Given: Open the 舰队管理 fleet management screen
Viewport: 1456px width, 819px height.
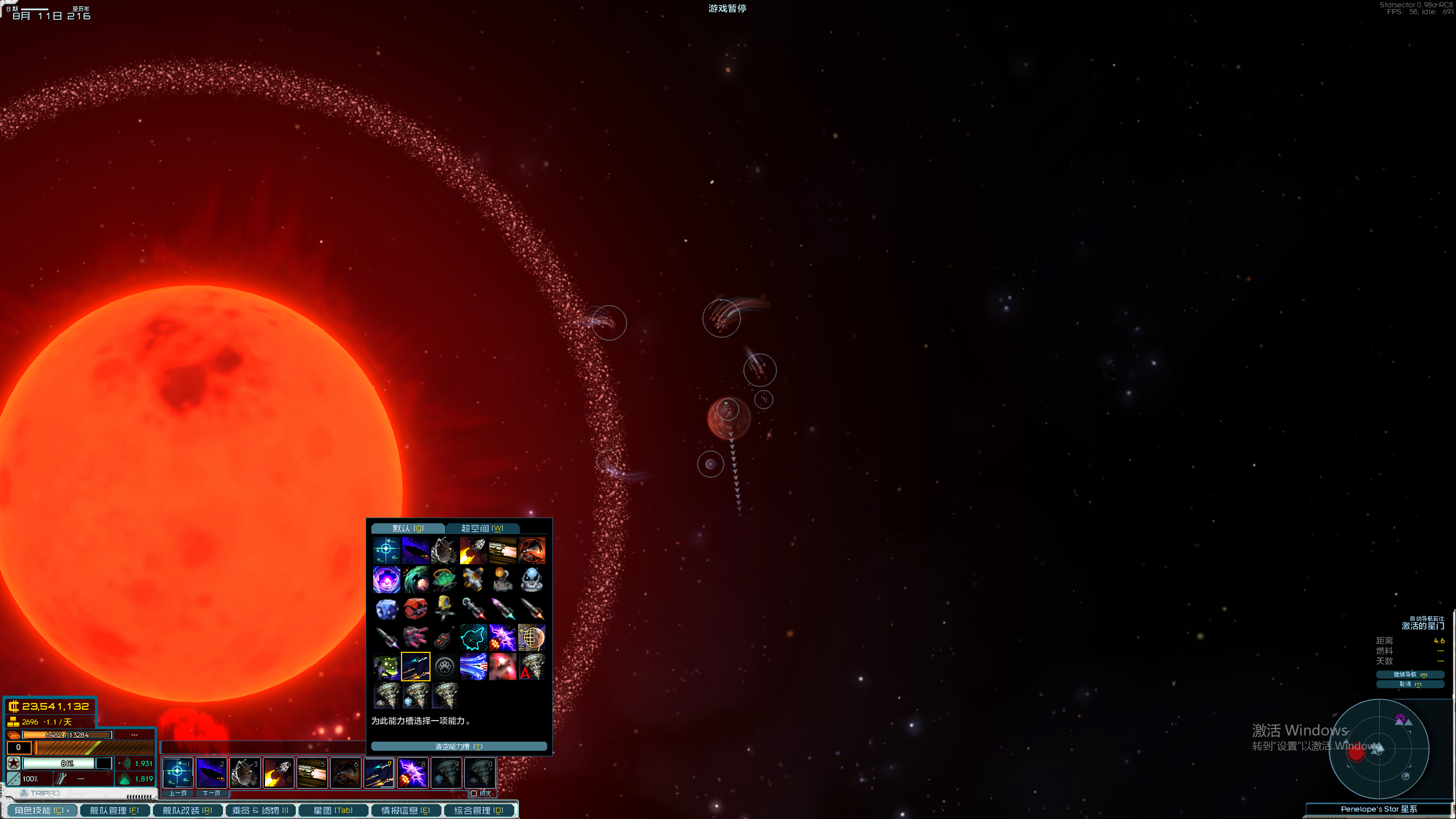Looking at the screenshot, I should click(114, 810).
